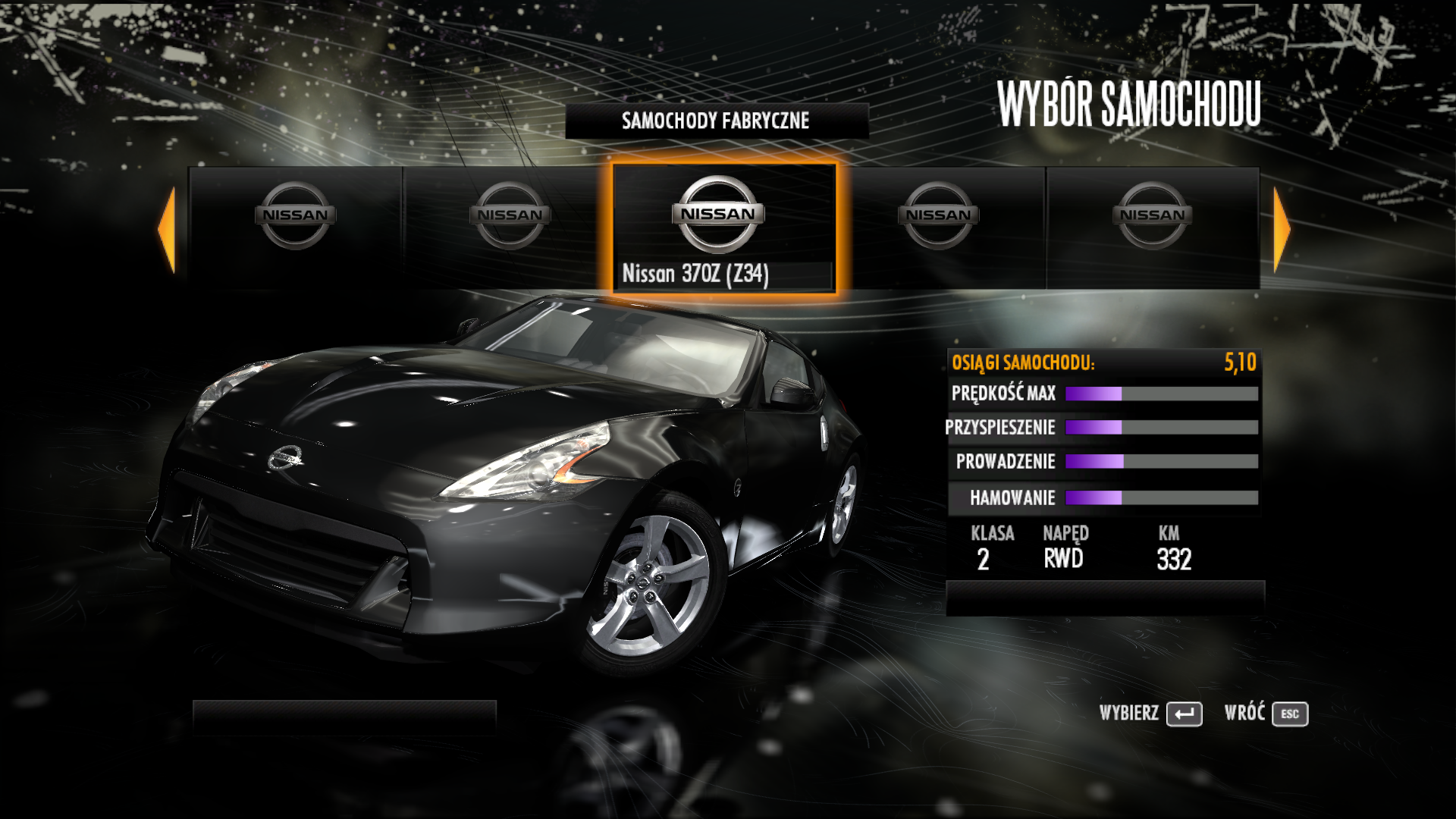Go back with the Wróć option

(1266, 714)
